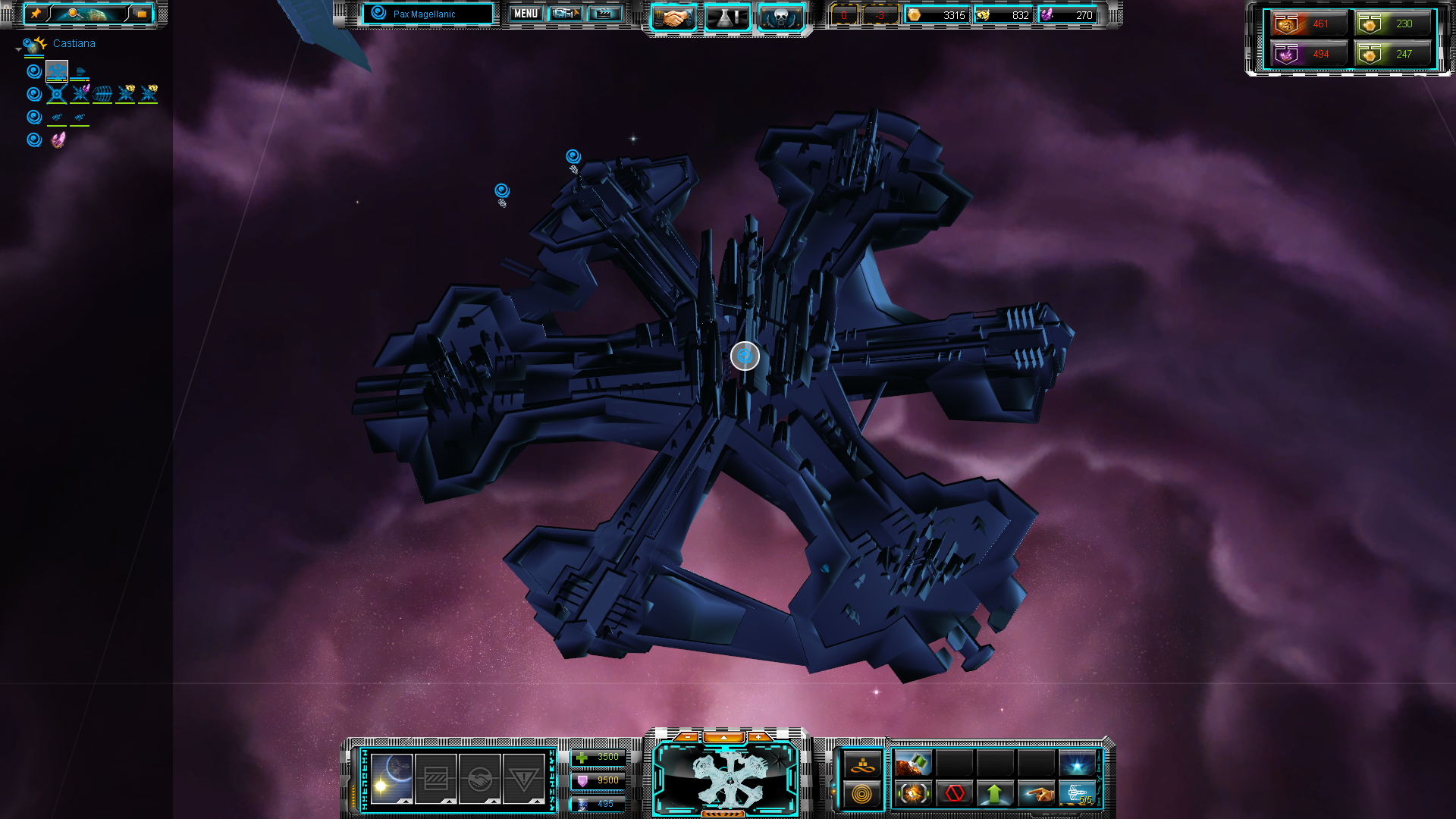1456x819 pixels.
Task: Open the skull pirate screen
Action: click(x=781, y=17)
